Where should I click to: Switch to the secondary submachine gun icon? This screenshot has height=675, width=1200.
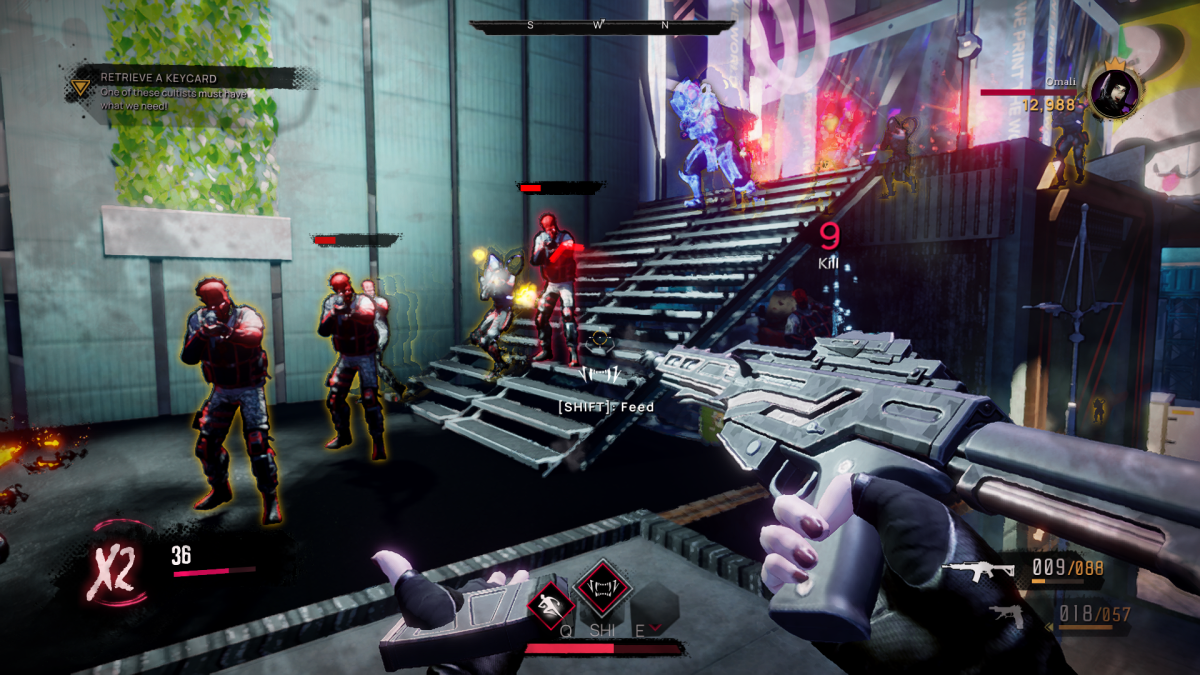coord(1007,616)
